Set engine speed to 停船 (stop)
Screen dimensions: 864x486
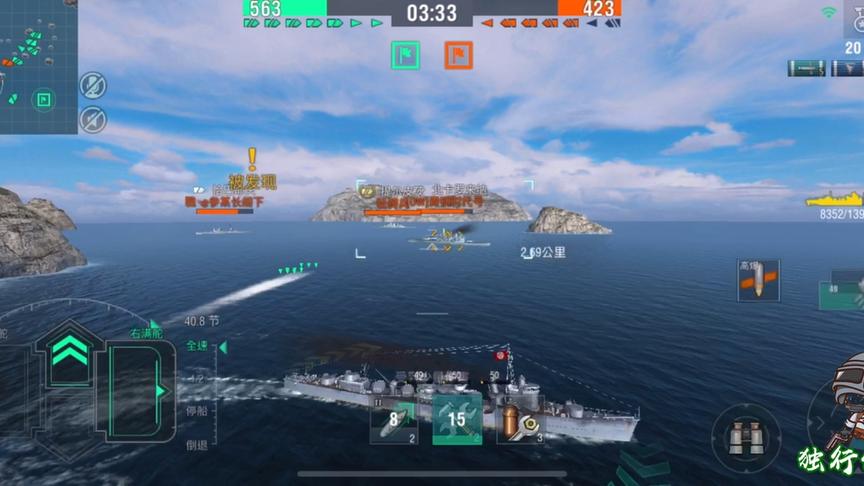[x=198, y=408]
